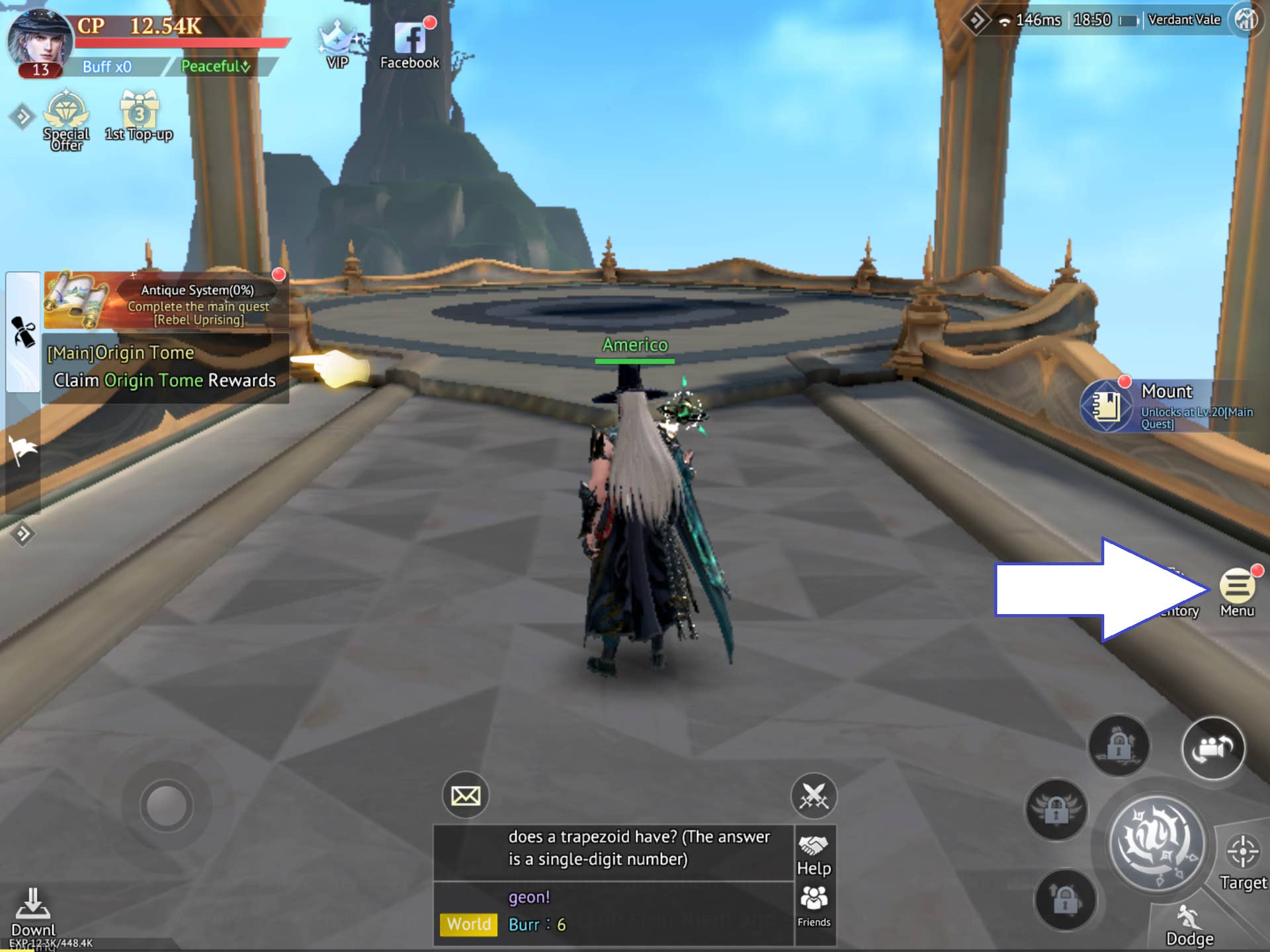Switch to the World chat channel

469,924
